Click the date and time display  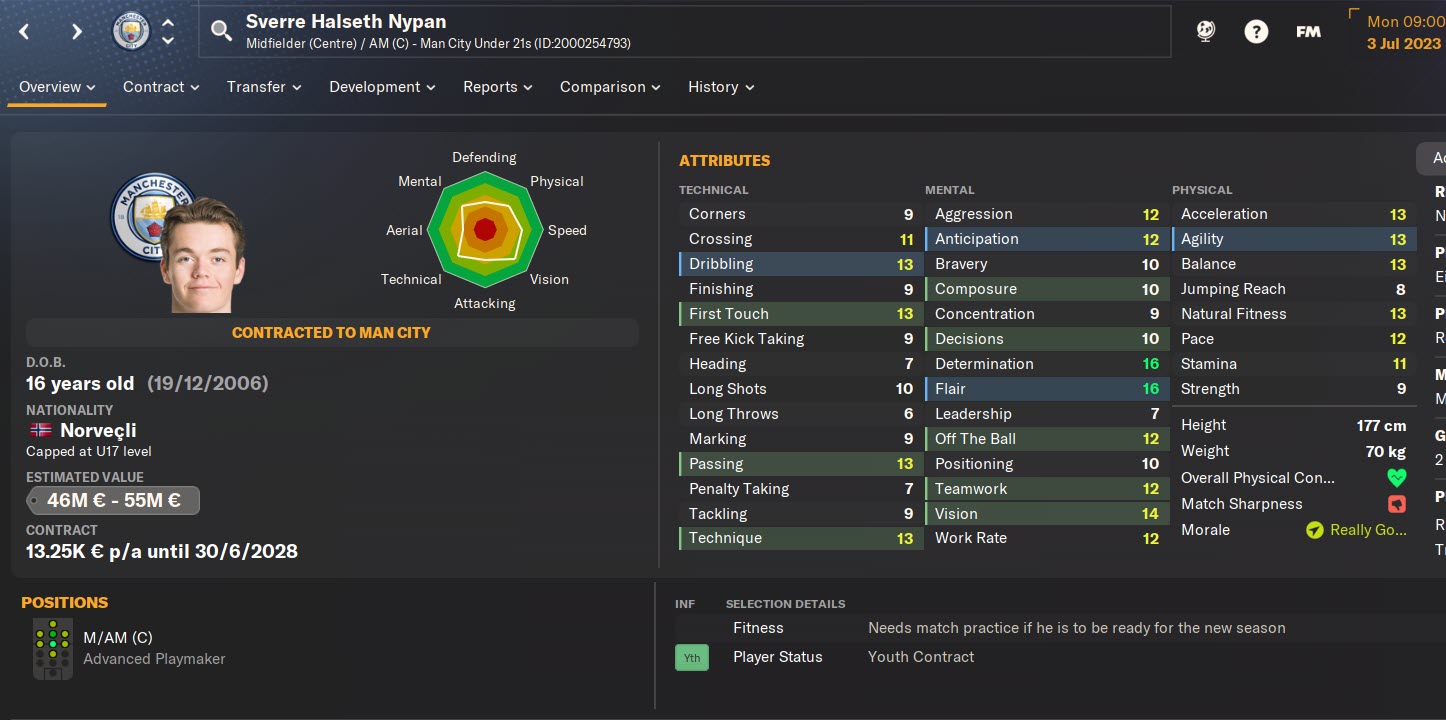click(x=1403, y=32)
